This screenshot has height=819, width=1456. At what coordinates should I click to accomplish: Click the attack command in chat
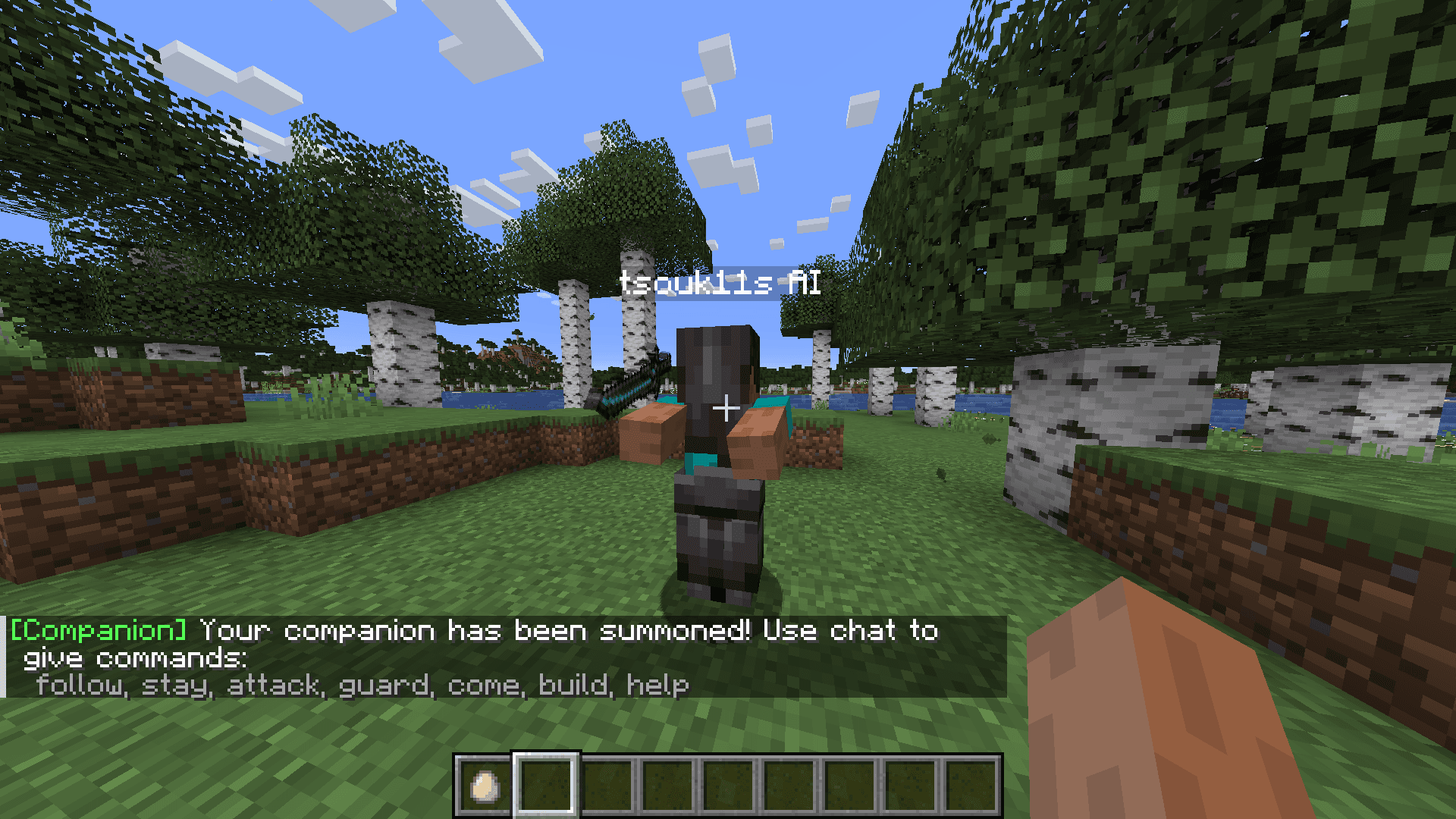point(273,683)
